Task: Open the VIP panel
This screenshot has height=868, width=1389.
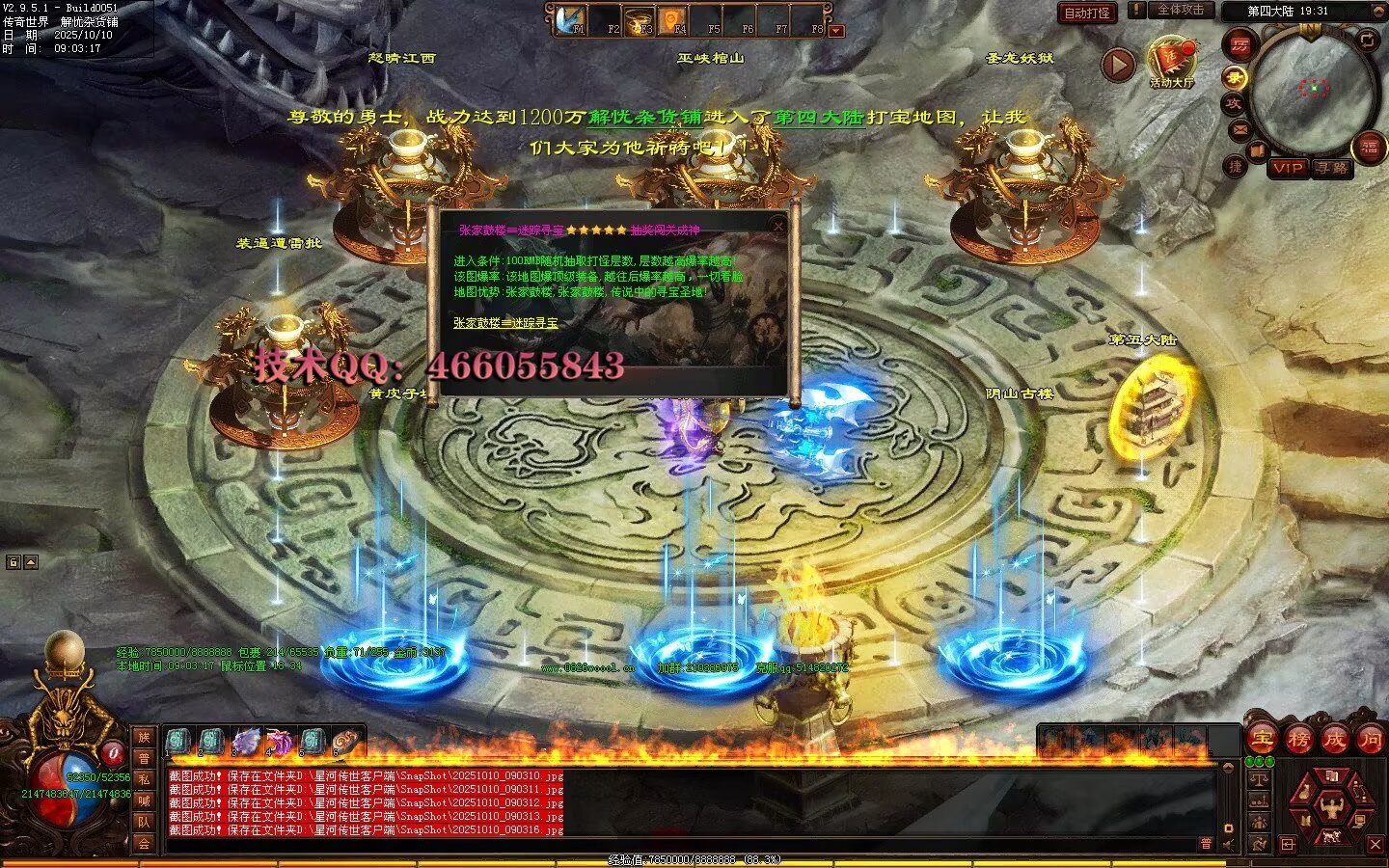Action: (x=1287, y=168)
